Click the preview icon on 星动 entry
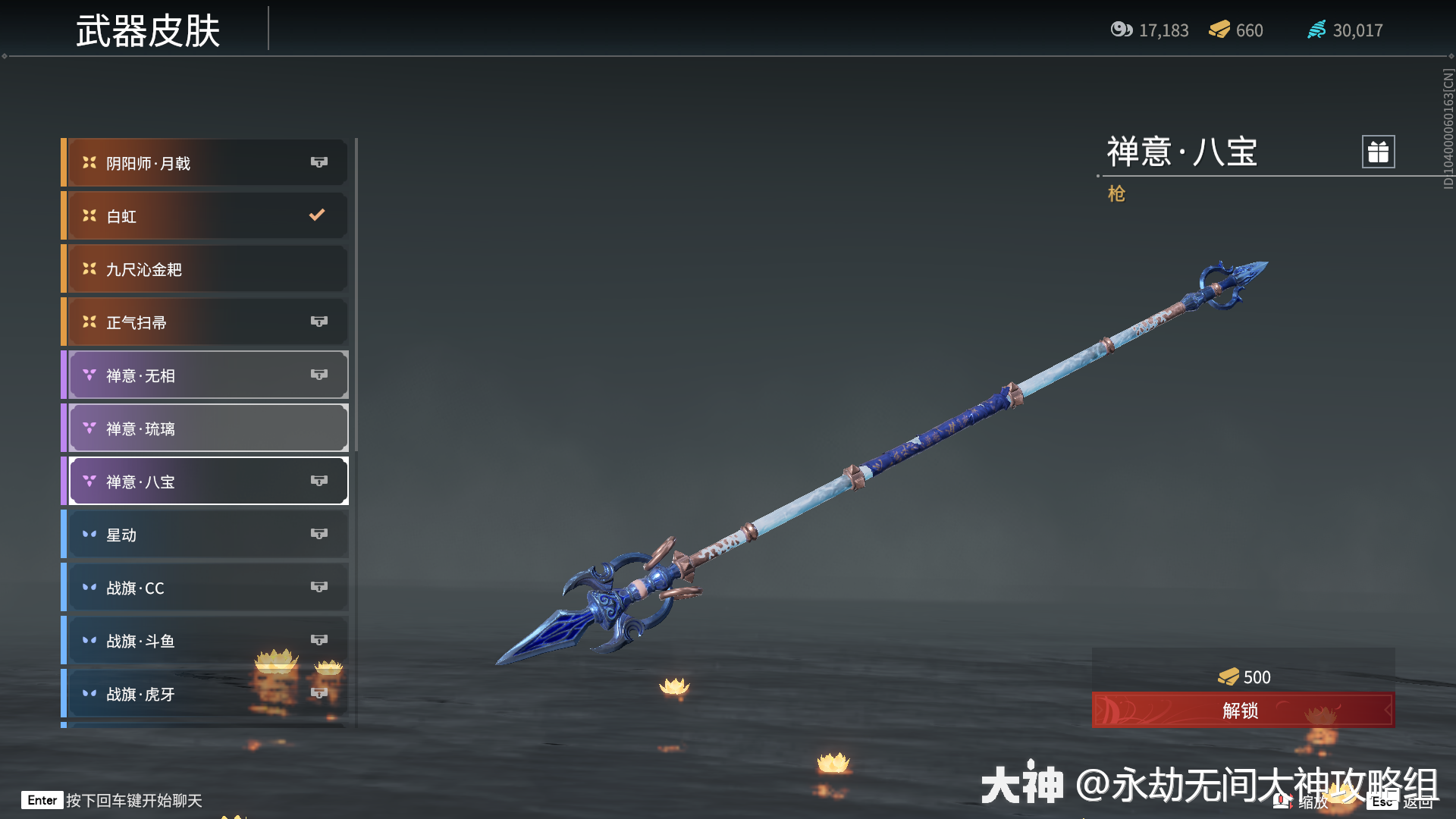This screenshot has width=1456, height=819. tap(319, 534)
